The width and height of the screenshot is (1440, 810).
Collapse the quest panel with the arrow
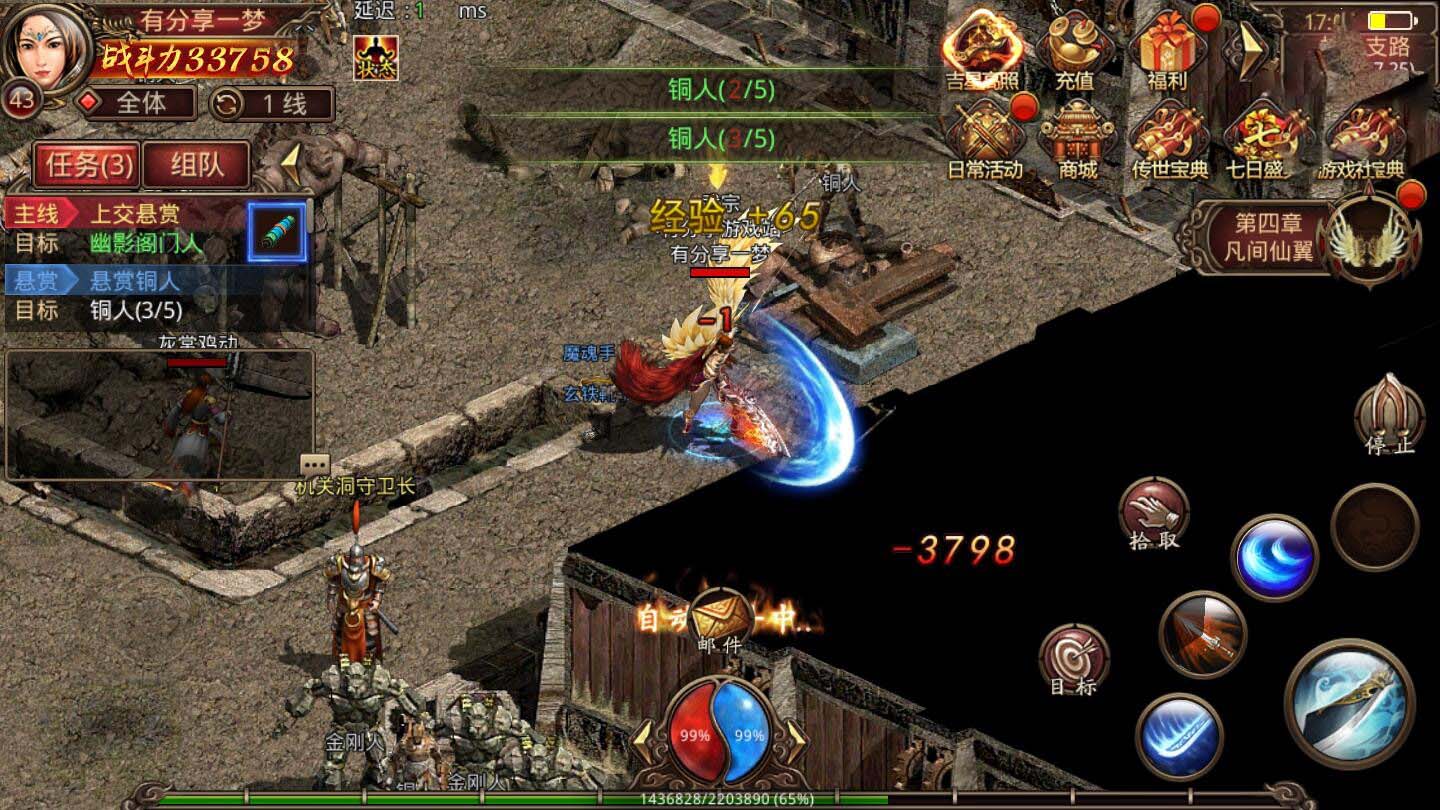coord(290,162)
